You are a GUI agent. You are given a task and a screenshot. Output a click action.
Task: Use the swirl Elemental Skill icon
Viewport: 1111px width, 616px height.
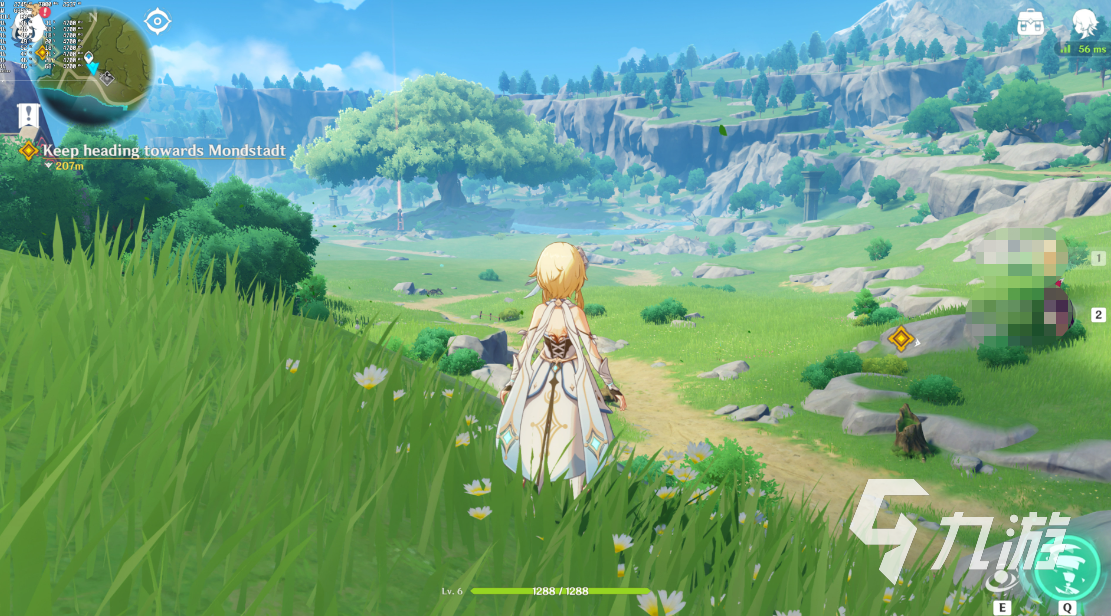(x=1000, y=578)
